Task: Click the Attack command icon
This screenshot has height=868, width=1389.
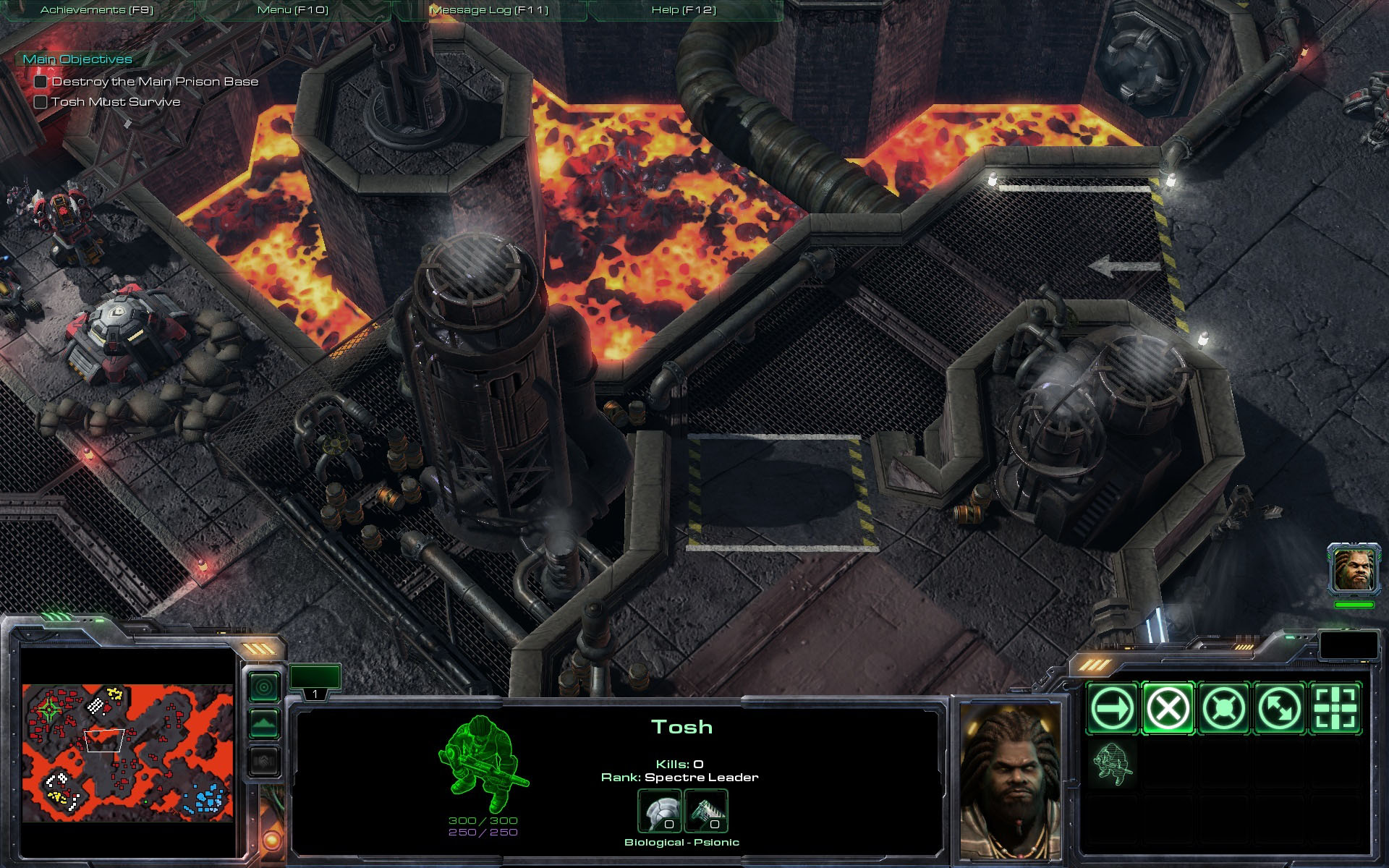Action: pyautogui.click(x=1335, y=708)
